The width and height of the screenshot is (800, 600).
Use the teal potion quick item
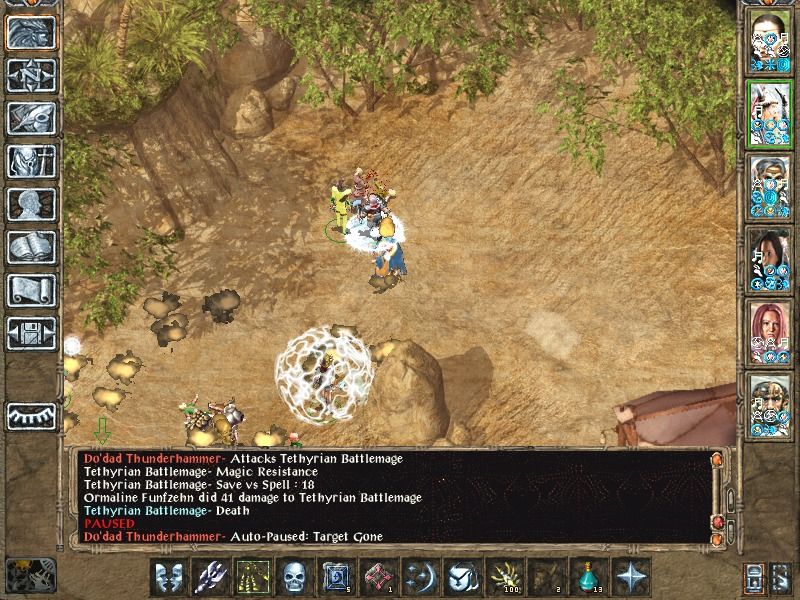588,577
